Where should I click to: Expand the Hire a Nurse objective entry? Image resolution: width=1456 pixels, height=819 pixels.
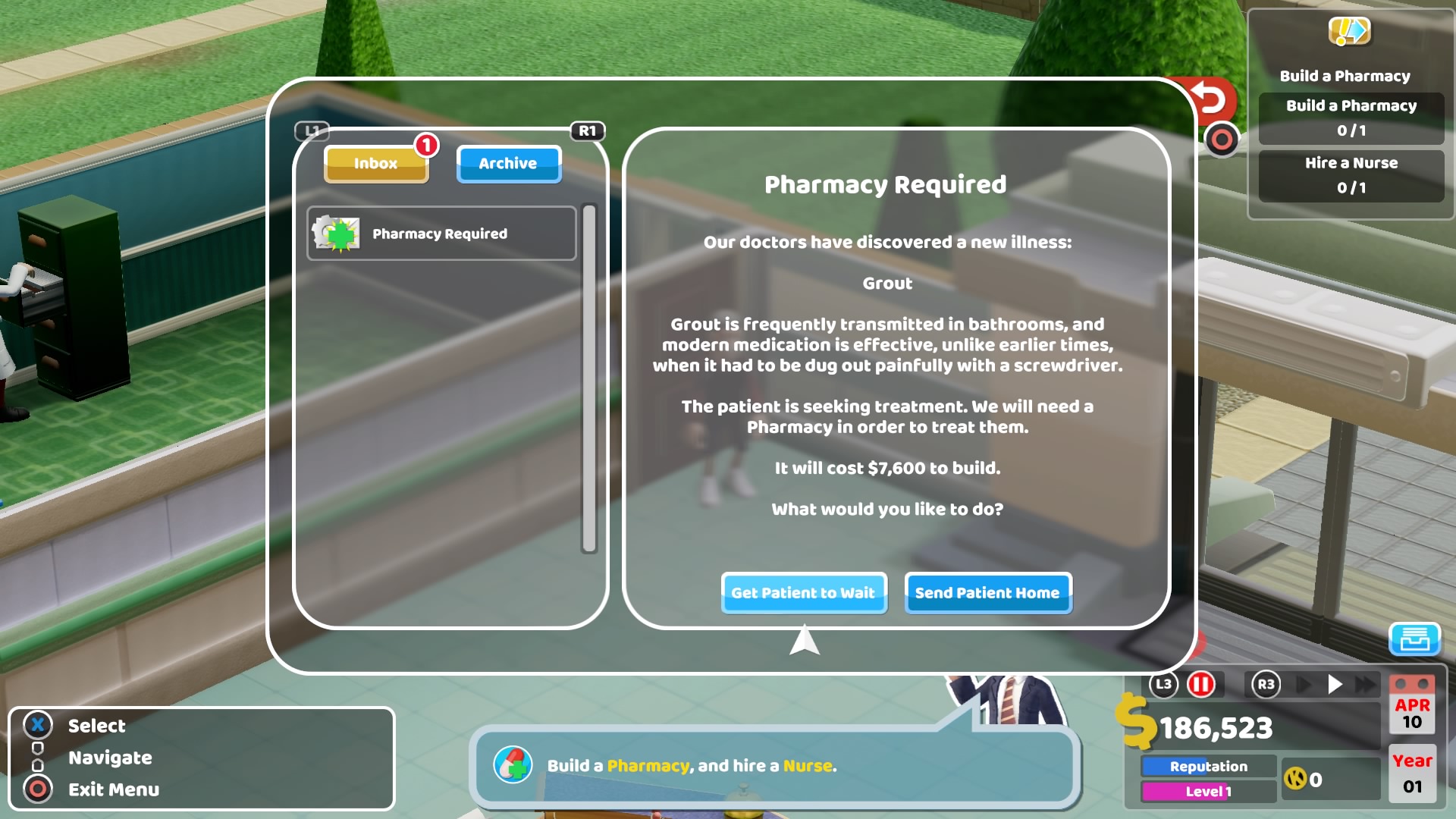pos(1351,175)
